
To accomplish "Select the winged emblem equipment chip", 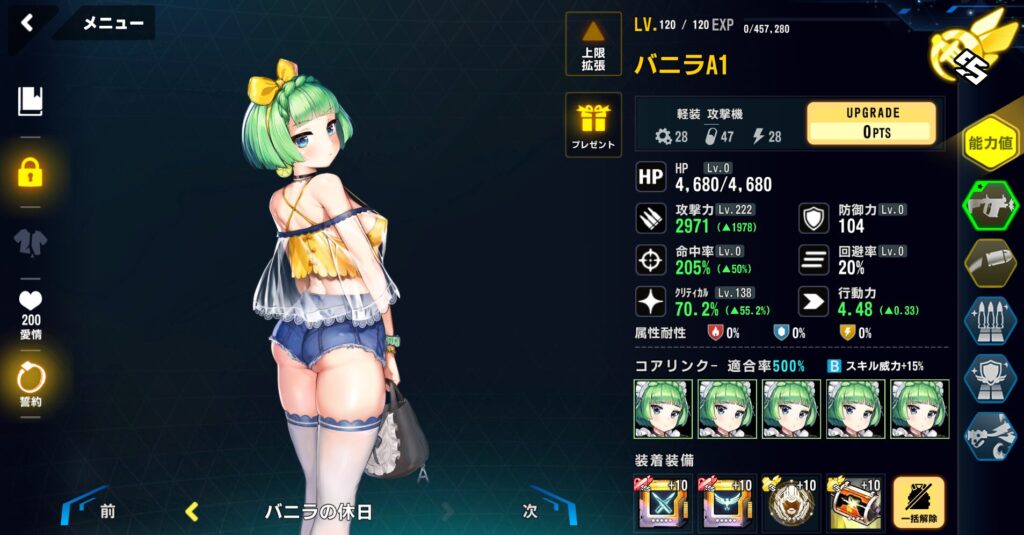I will pyautogui.click(x=726, y=503).
